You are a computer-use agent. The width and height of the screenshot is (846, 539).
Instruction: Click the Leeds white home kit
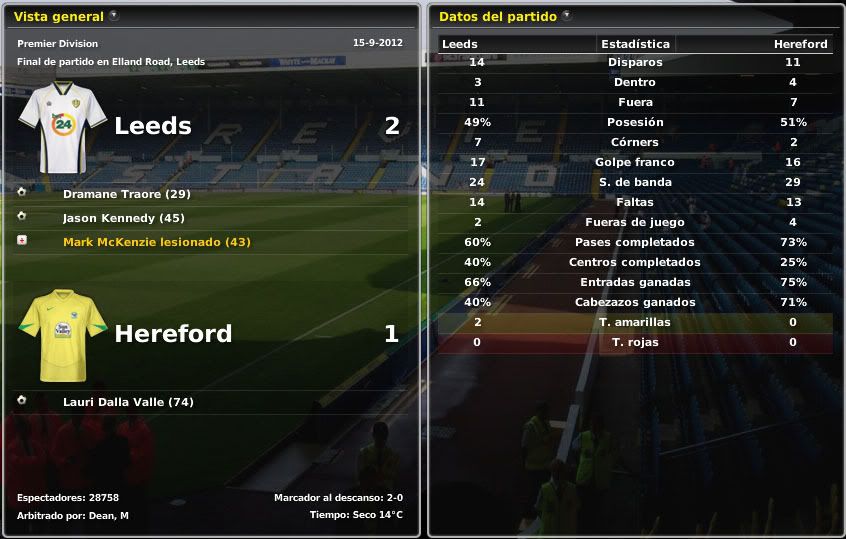pos(62,128)
